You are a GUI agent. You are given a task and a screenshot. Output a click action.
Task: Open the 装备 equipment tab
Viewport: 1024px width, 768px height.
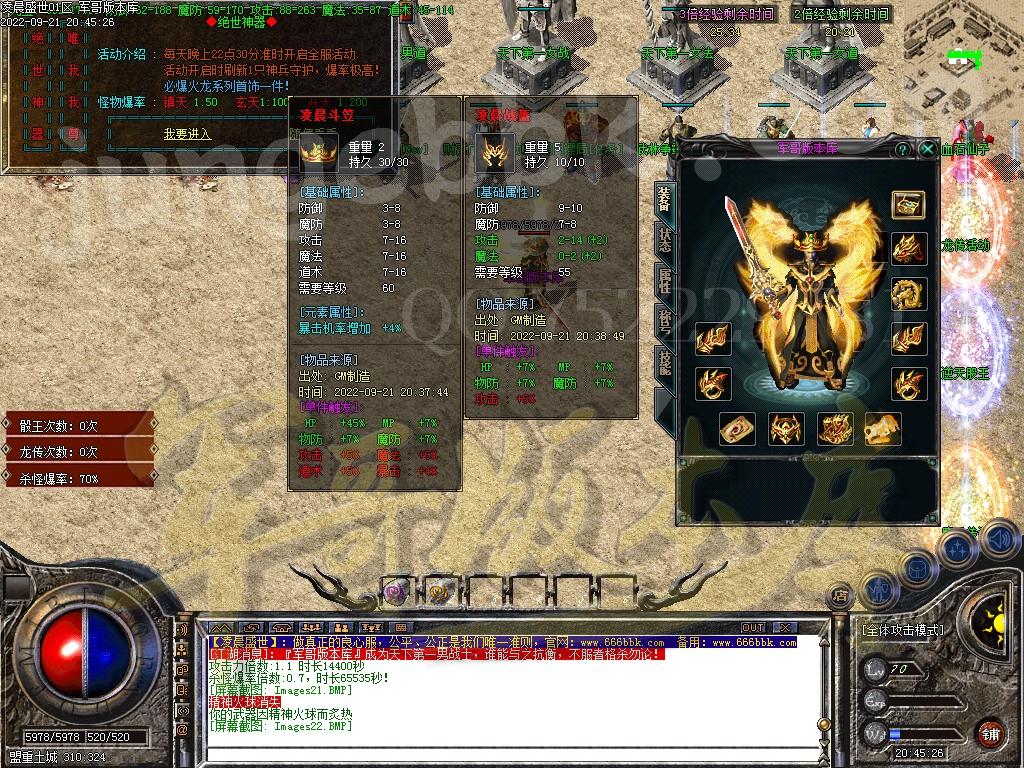[665, 199]
